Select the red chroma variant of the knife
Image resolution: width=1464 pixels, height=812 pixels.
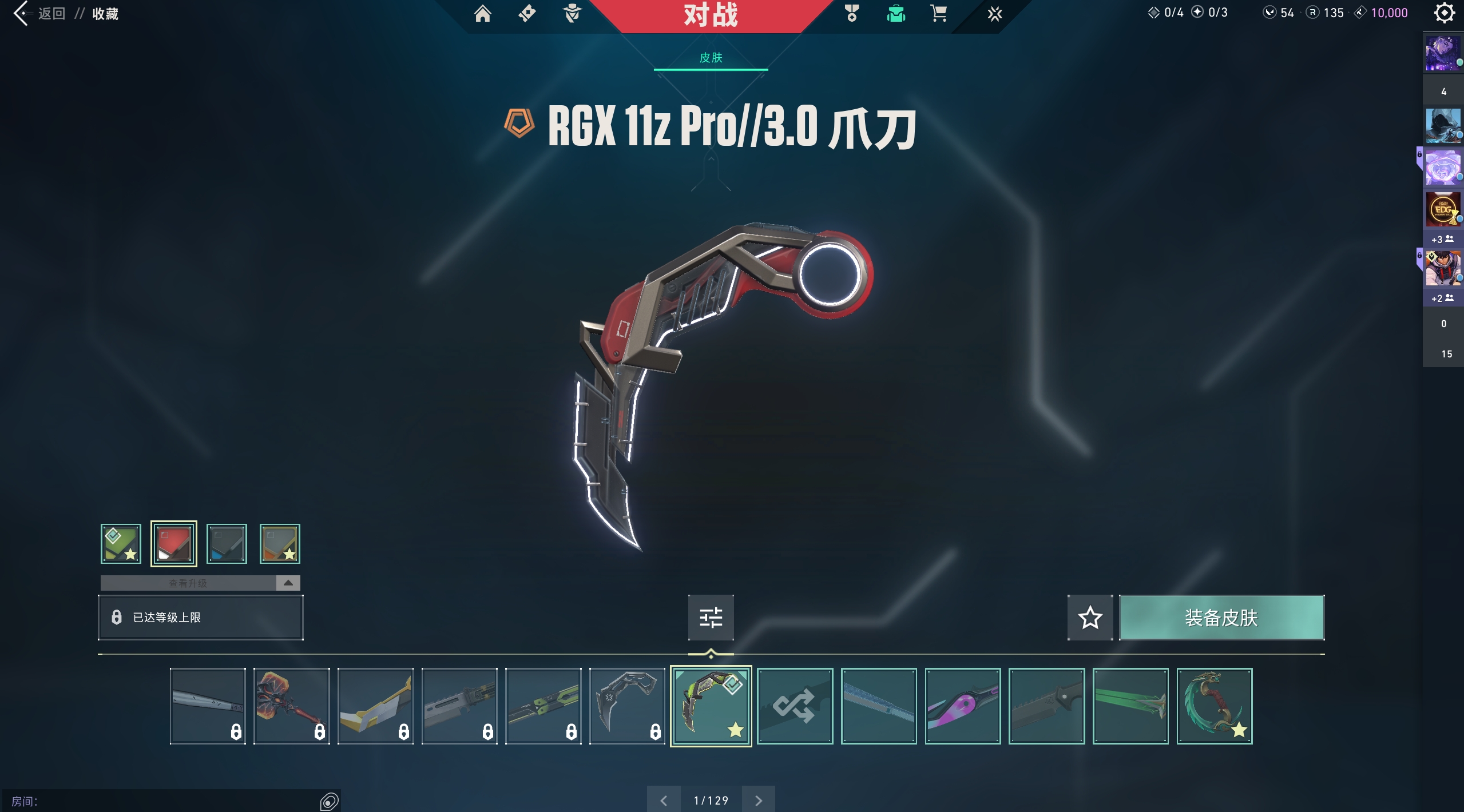(x=173, y=543)
